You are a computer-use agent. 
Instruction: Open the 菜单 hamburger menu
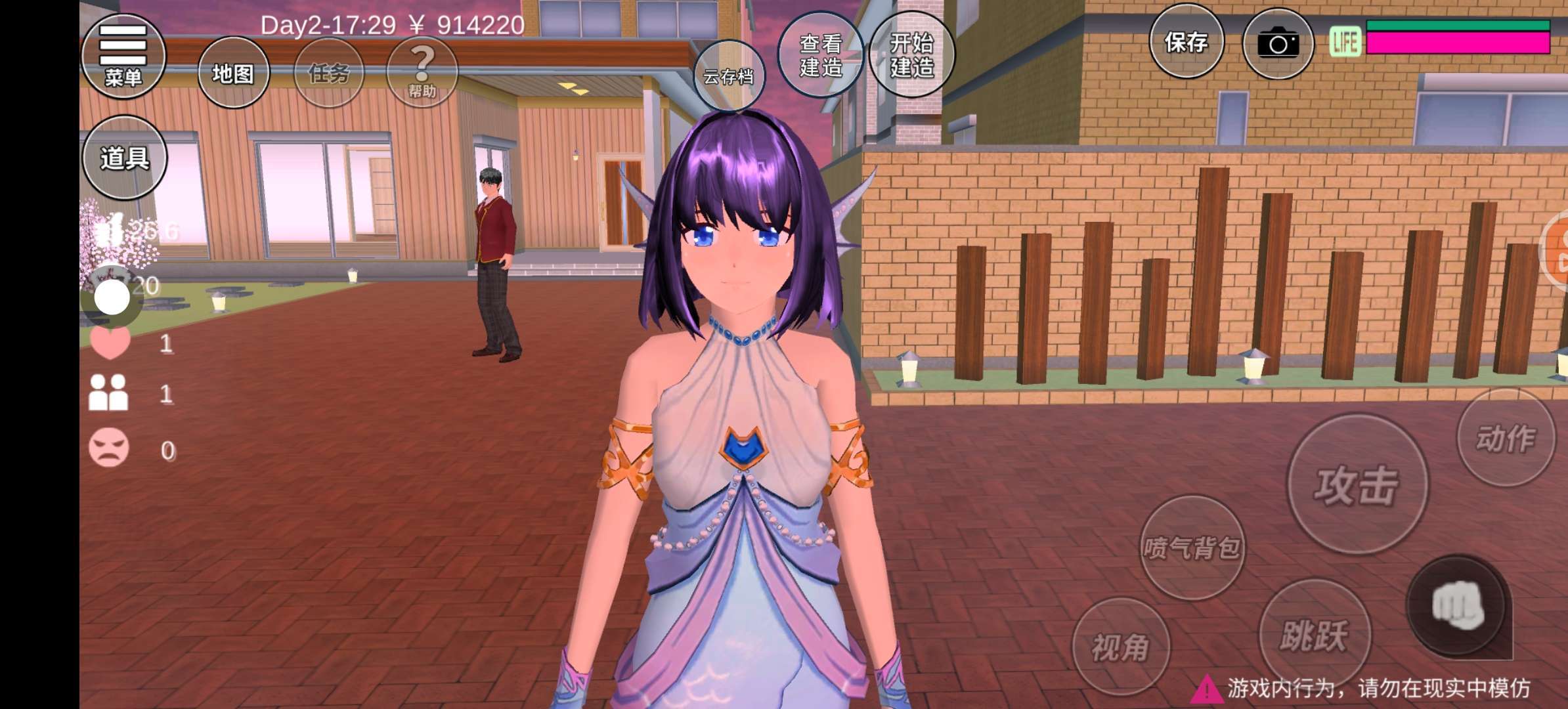[123, 56]
